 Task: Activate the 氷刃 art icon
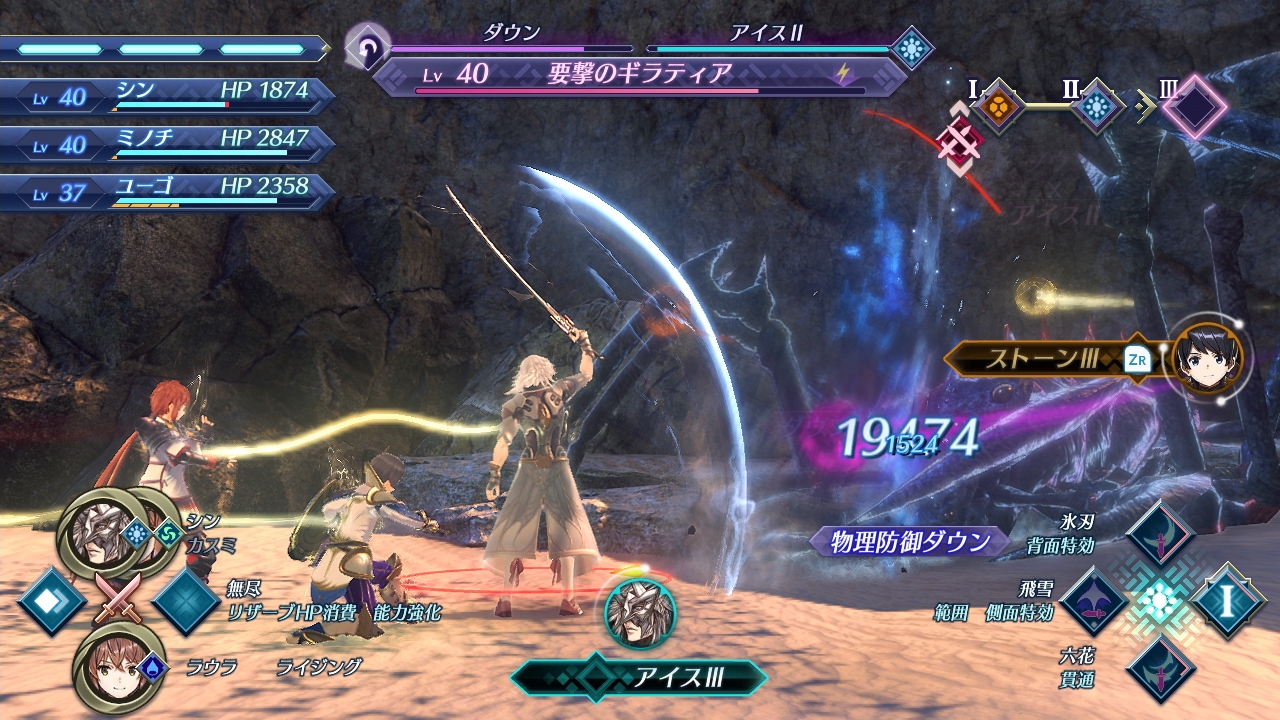[1160, 535]
